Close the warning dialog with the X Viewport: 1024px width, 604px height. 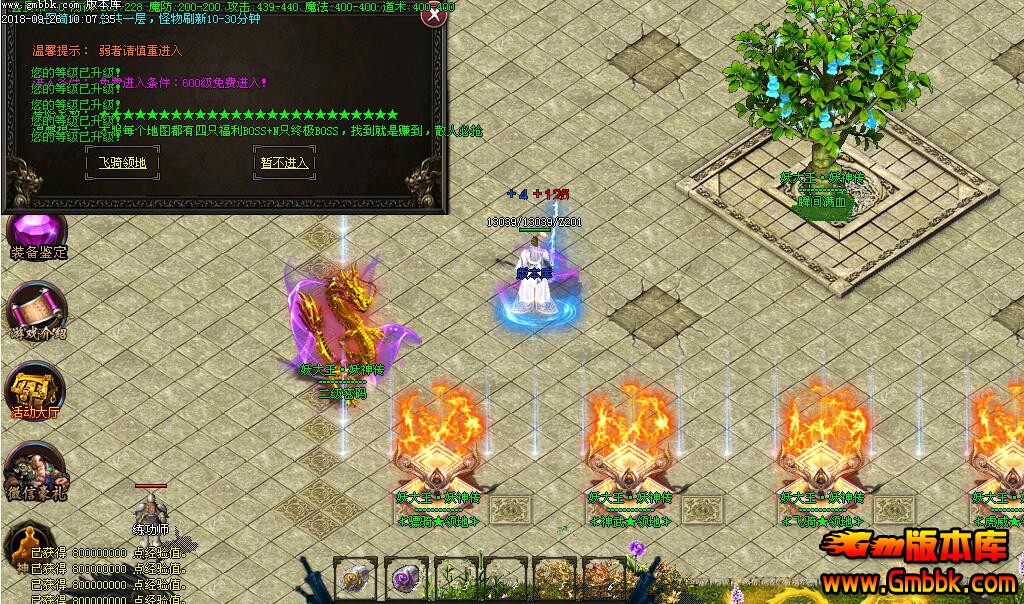(x=434, y=16)
